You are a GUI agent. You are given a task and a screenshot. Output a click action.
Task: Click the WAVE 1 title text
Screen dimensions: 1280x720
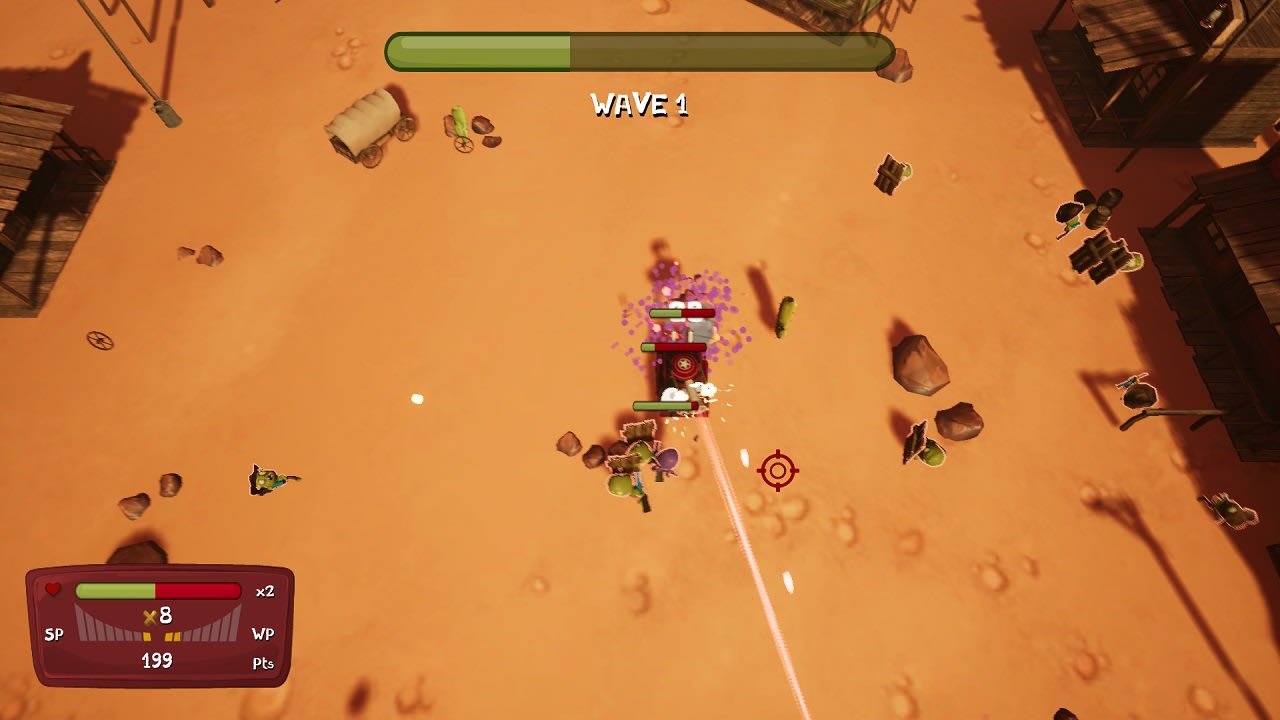pyautogui.click(x=640, y=104)
